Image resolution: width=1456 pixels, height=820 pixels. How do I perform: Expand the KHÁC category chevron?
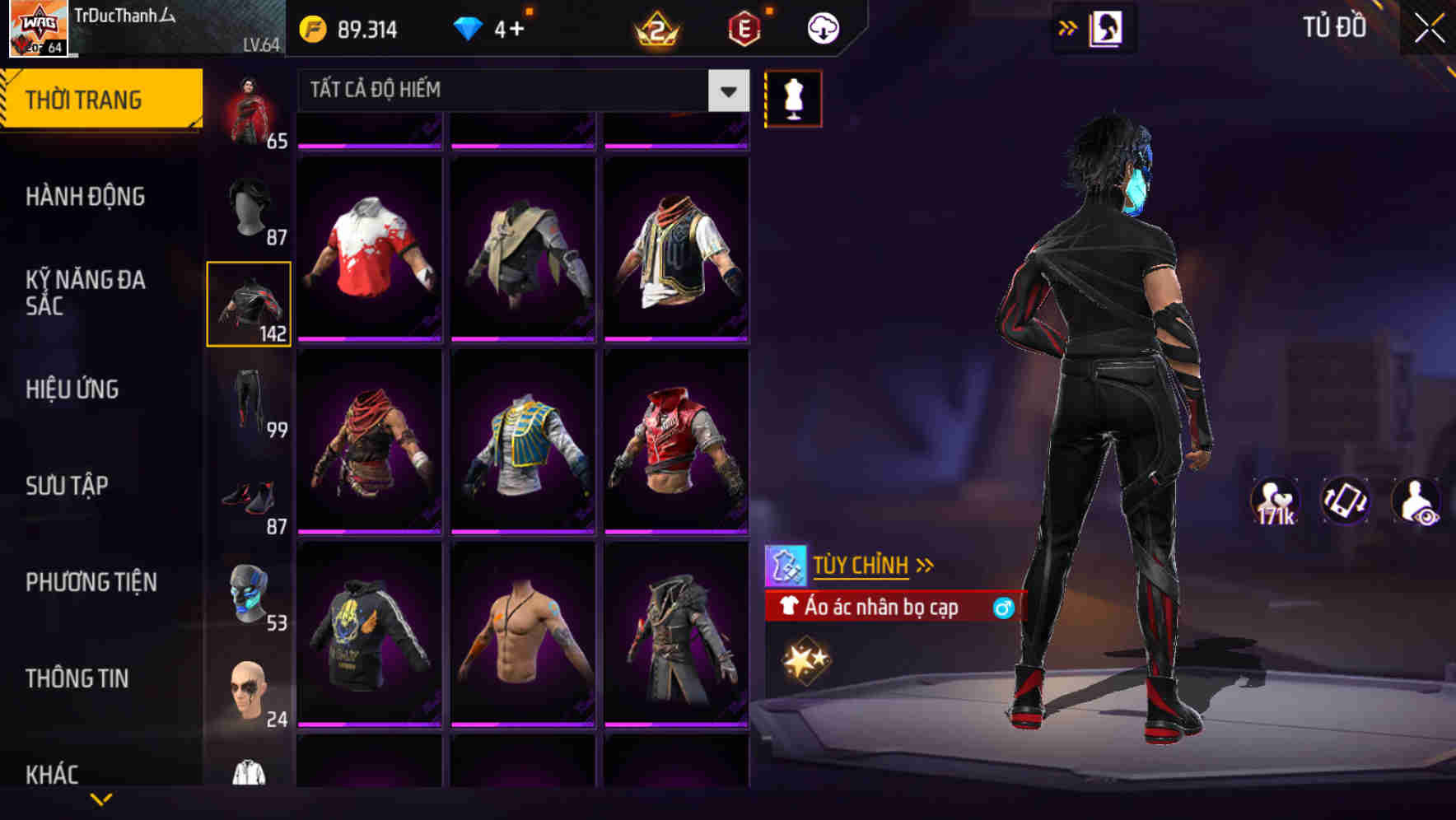pos(102,799)
